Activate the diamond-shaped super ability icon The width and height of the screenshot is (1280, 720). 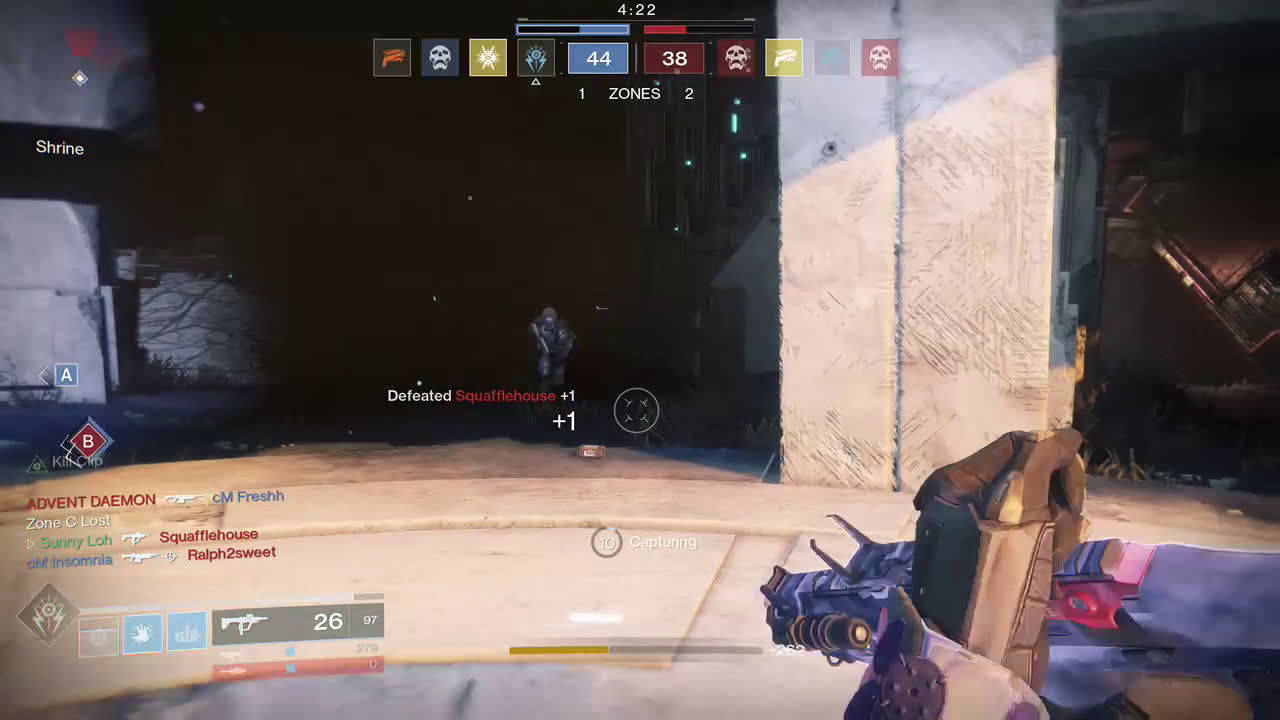tap(48, 615)
